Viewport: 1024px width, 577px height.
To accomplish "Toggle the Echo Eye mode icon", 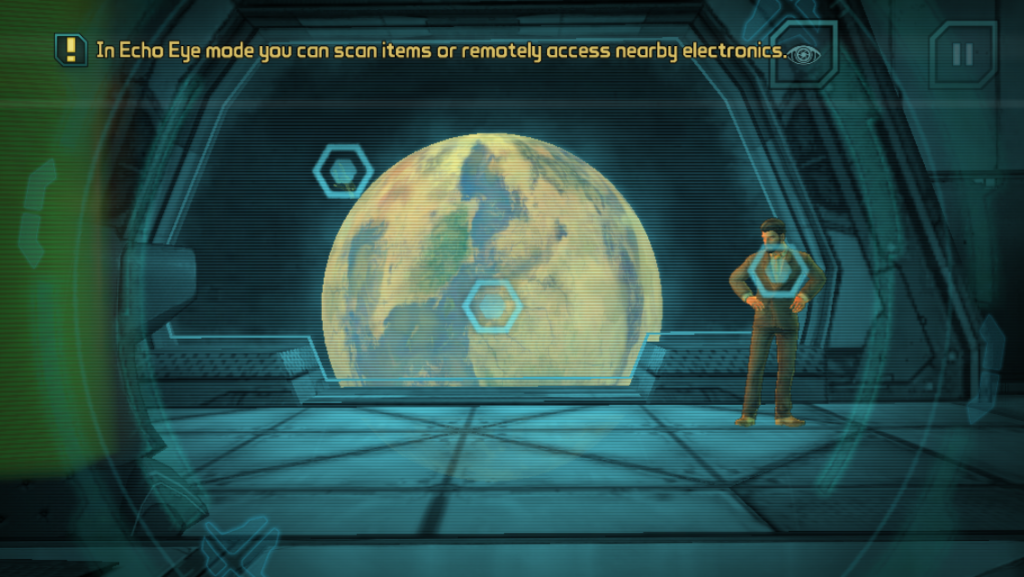I will point(804,54).
